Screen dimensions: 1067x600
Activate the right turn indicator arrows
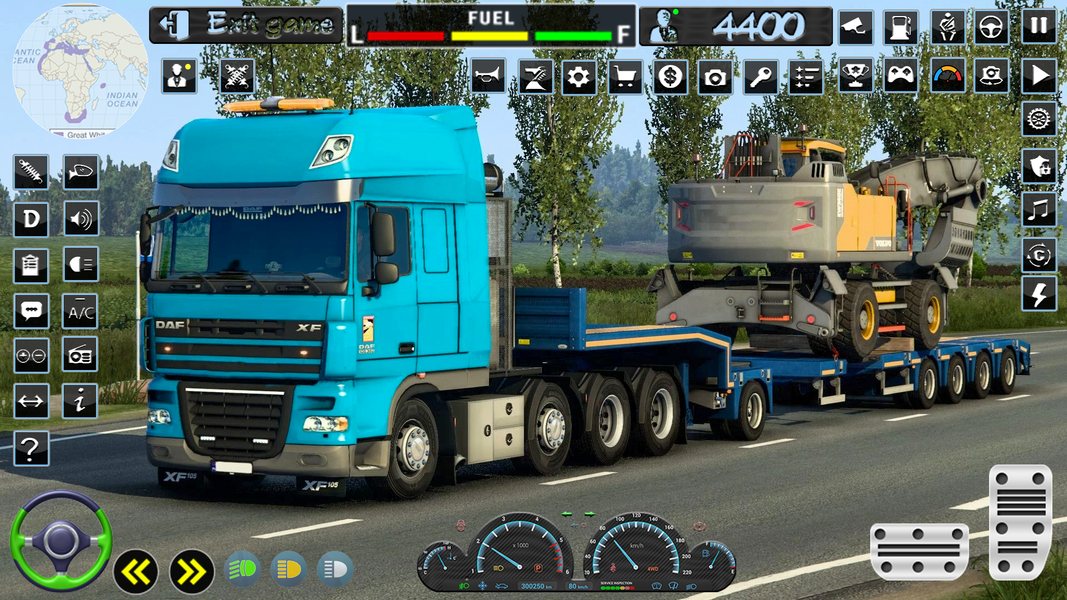191,571
